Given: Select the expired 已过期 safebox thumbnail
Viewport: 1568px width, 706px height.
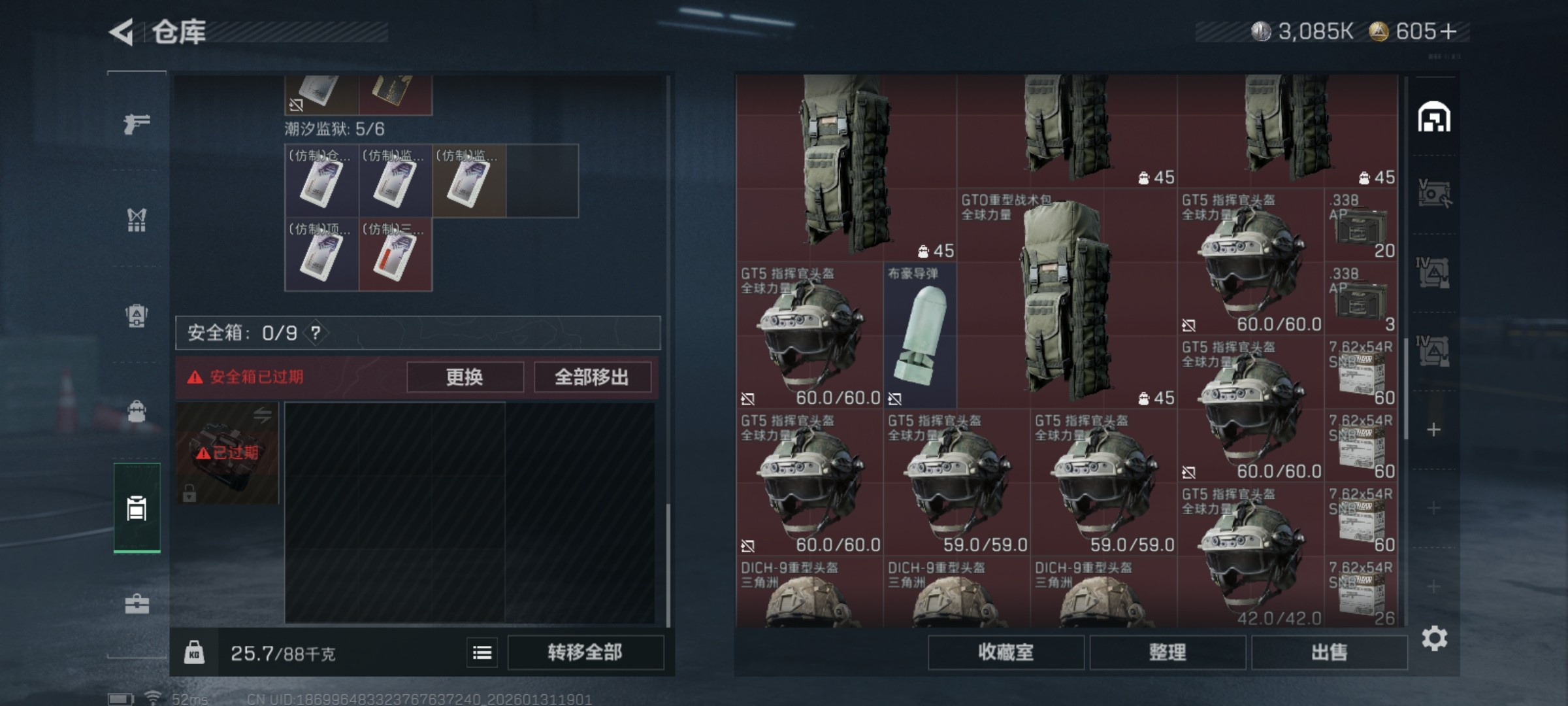Looking at the screenshot, I should click(227, 452).
